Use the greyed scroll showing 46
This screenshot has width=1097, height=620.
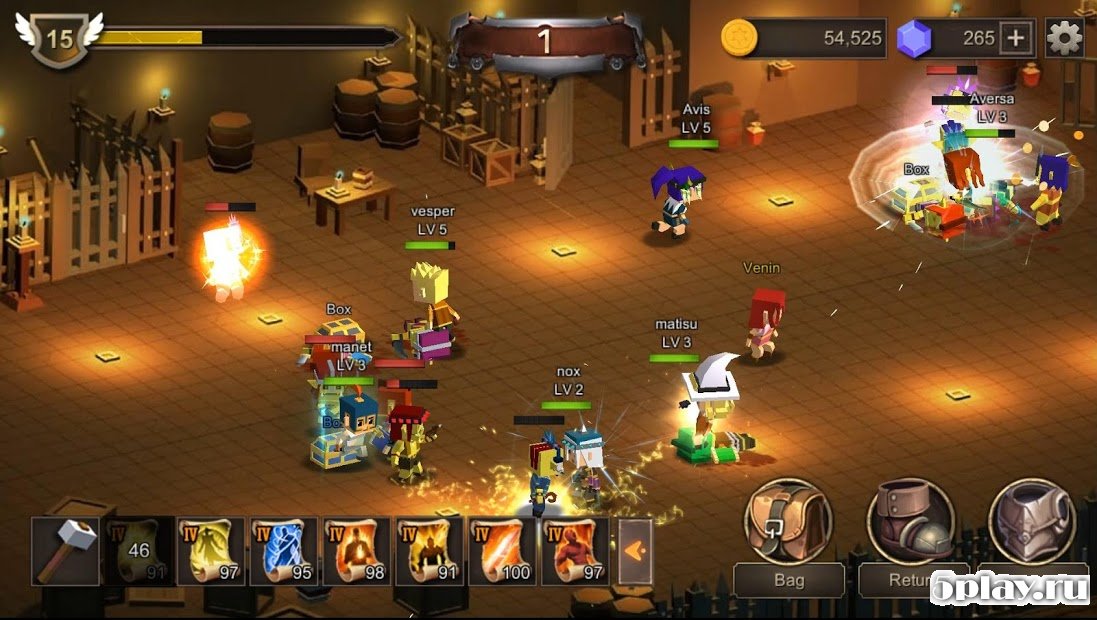click(139, 550)
